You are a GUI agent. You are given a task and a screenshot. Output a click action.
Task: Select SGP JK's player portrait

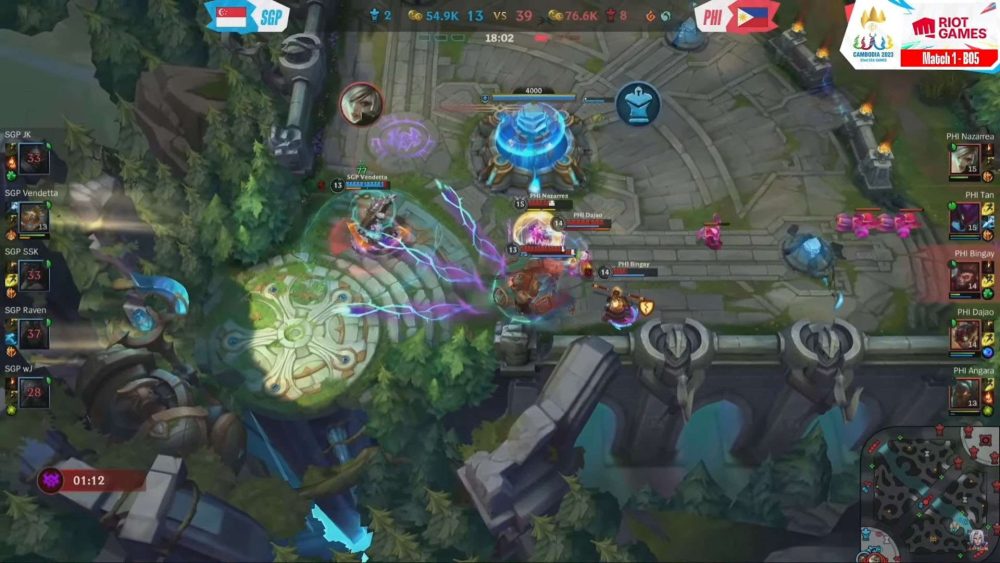tap(33, 159)
